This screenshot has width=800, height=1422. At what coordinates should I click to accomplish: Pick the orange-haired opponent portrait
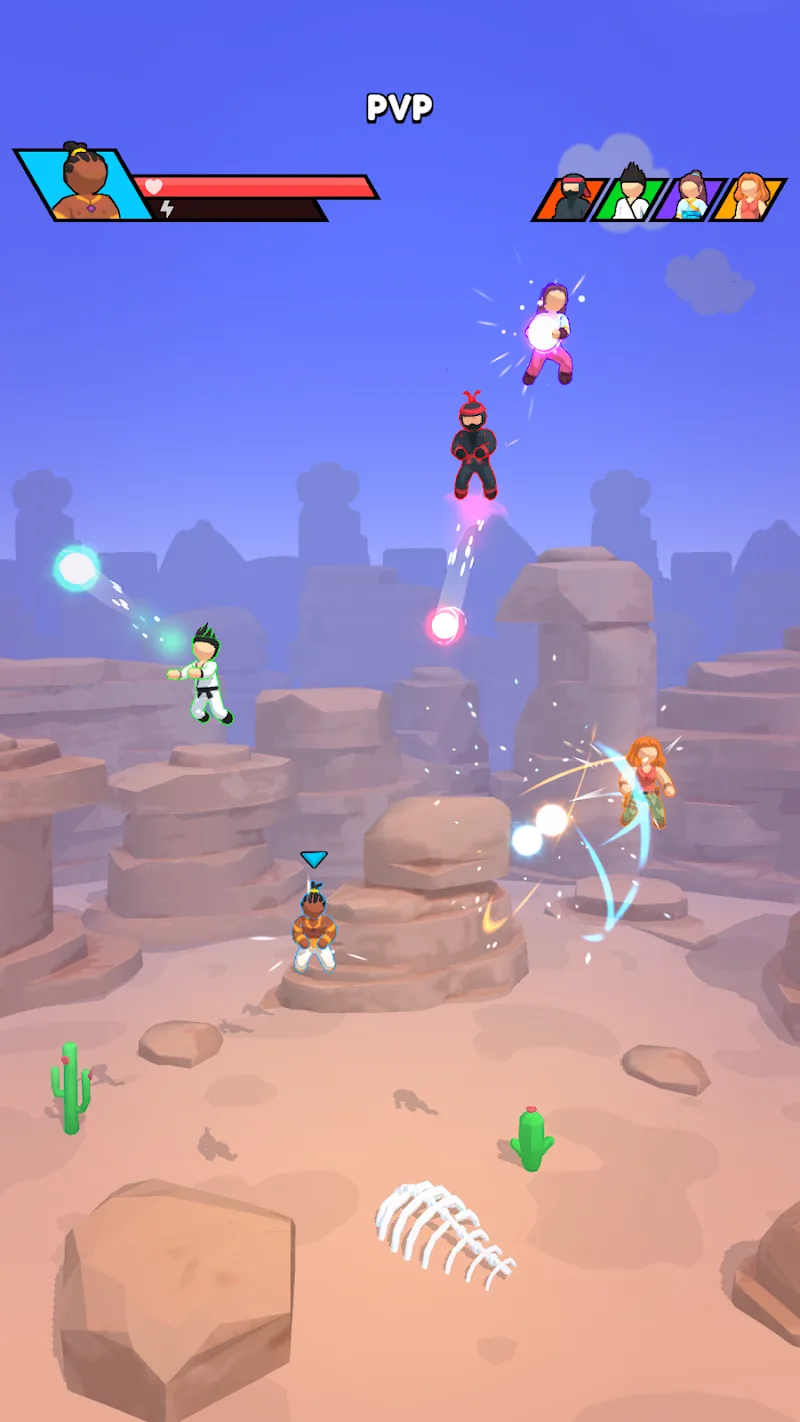tap(749, 197)
